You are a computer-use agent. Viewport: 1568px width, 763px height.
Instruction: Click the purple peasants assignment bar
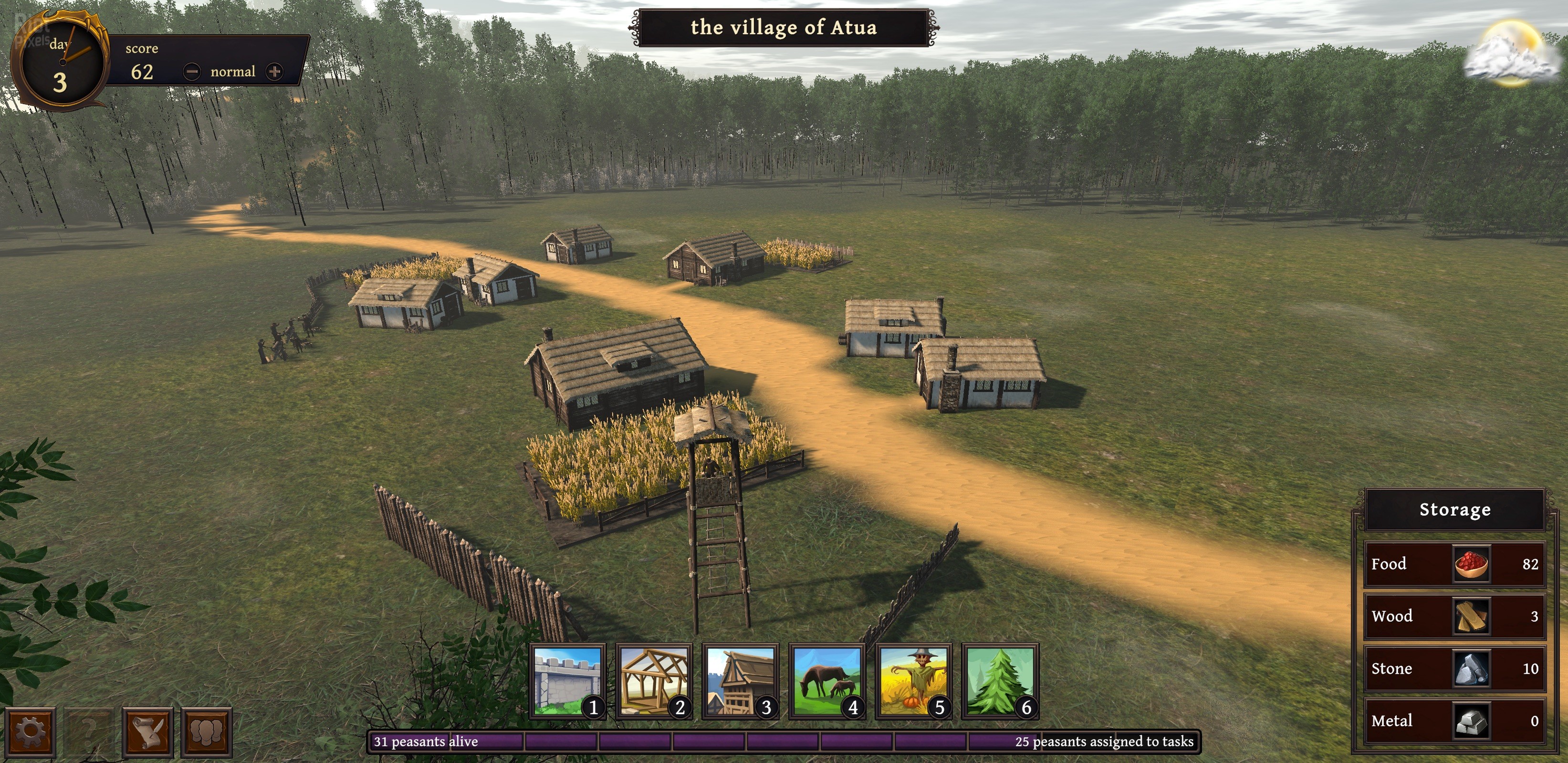(784, 742)
